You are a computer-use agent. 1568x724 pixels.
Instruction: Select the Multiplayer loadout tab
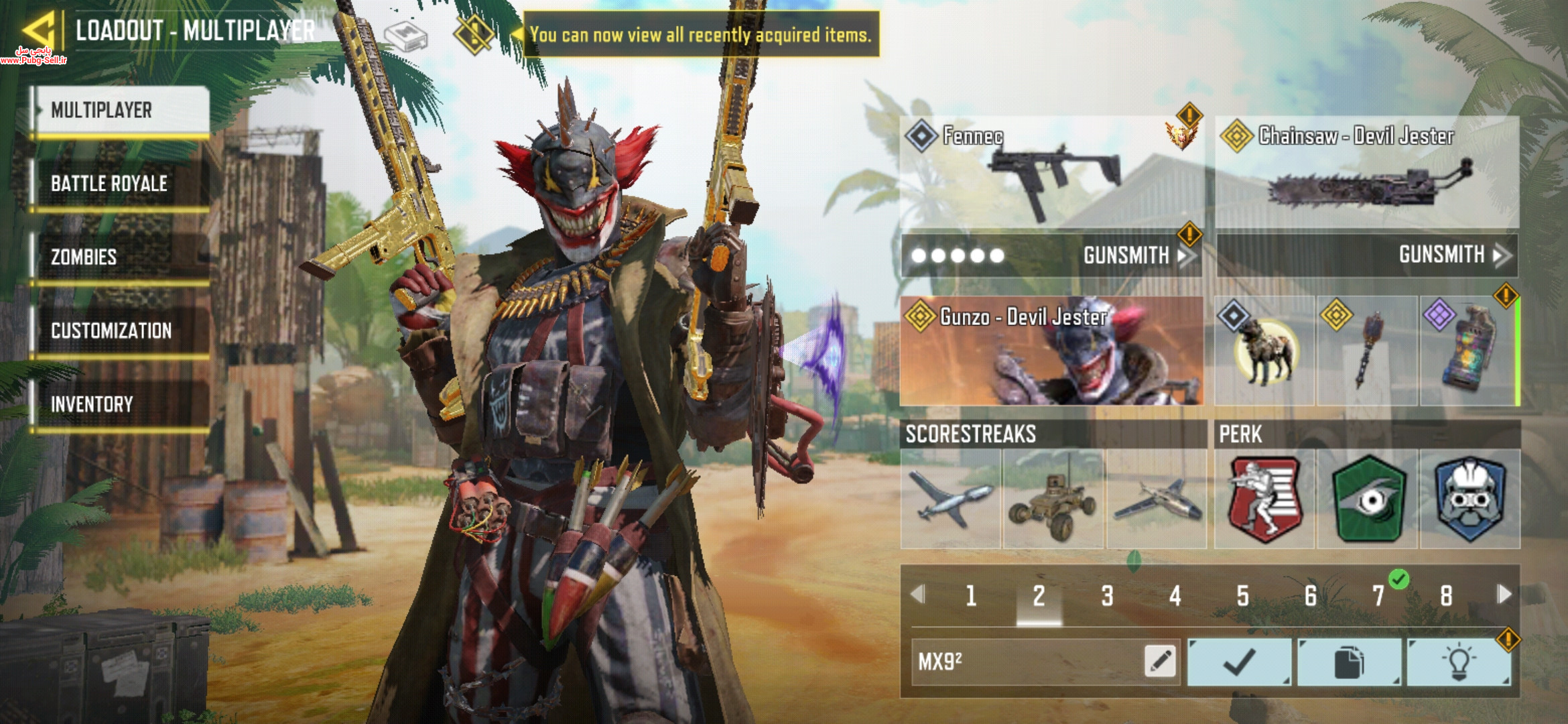pos(122,111)
